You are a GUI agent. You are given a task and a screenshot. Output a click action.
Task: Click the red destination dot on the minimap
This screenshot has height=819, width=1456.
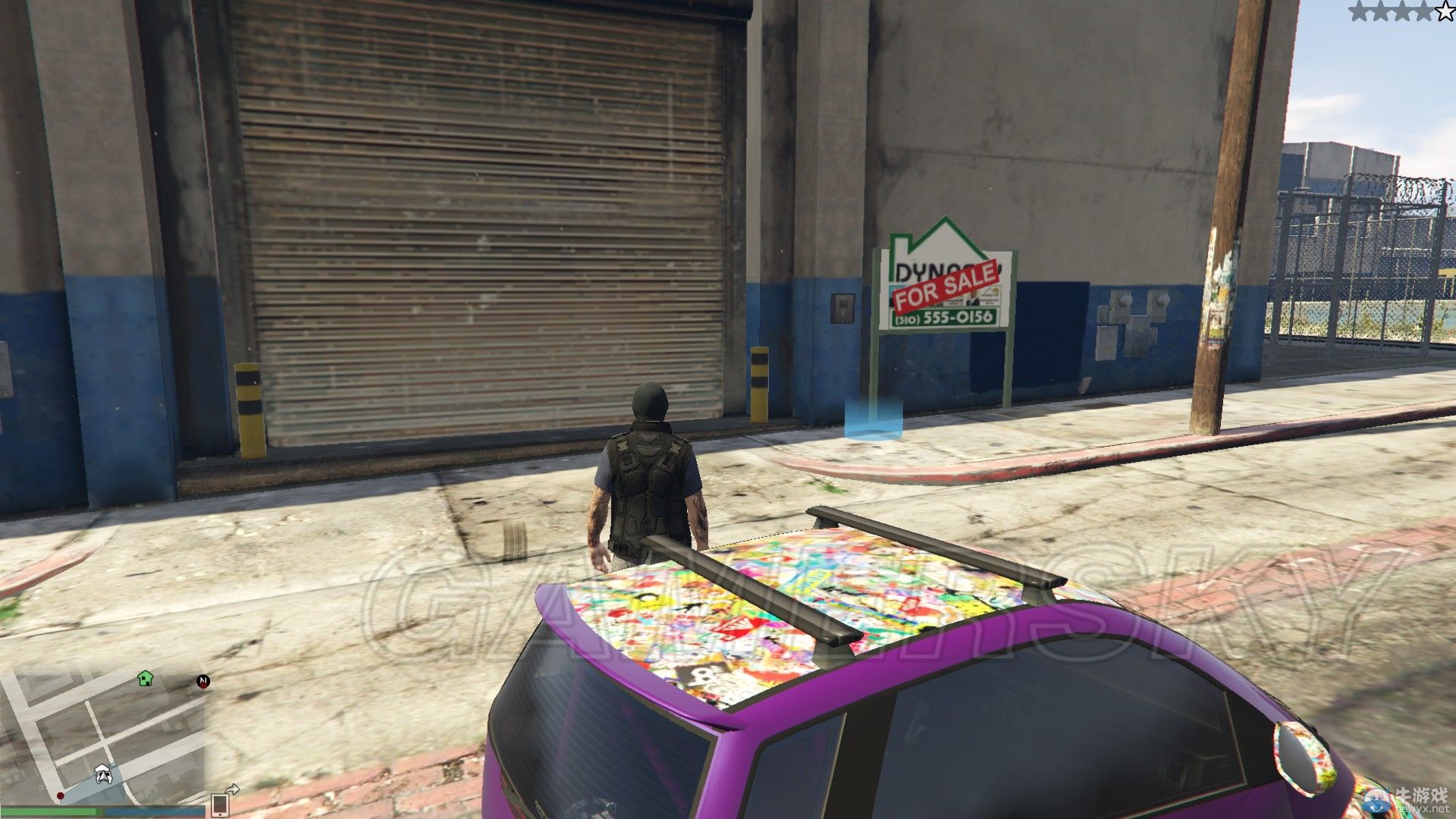click(60, 795)
